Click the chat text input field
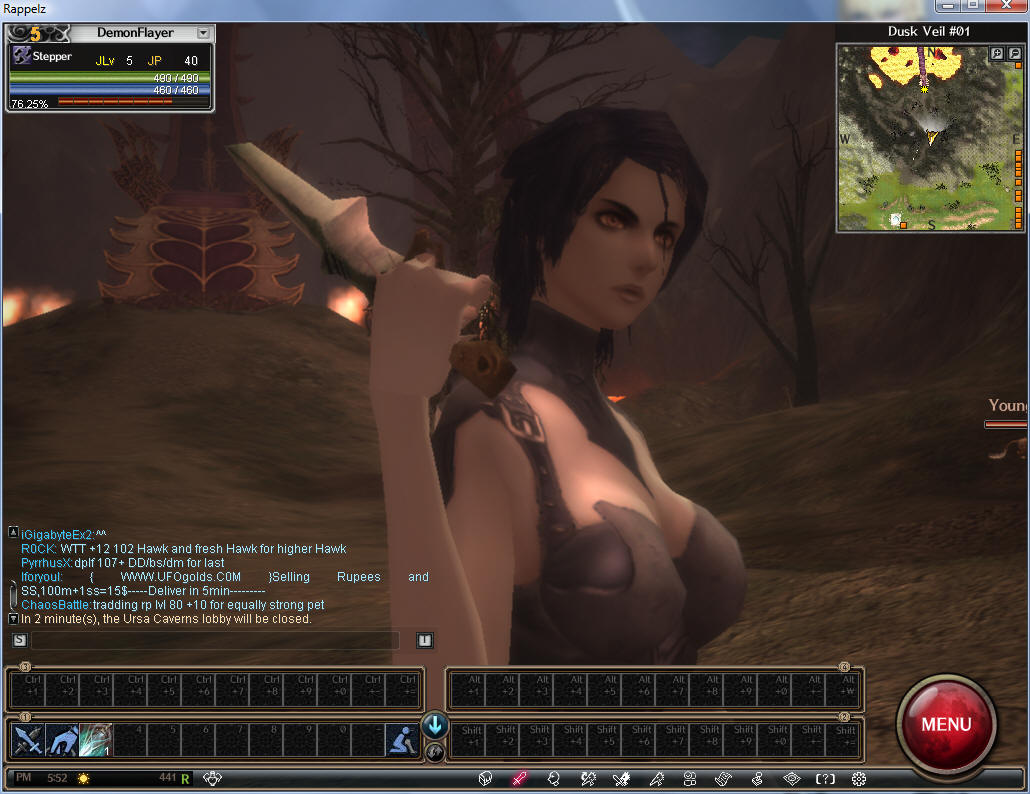1030x794 pixels. click(215, 640)
